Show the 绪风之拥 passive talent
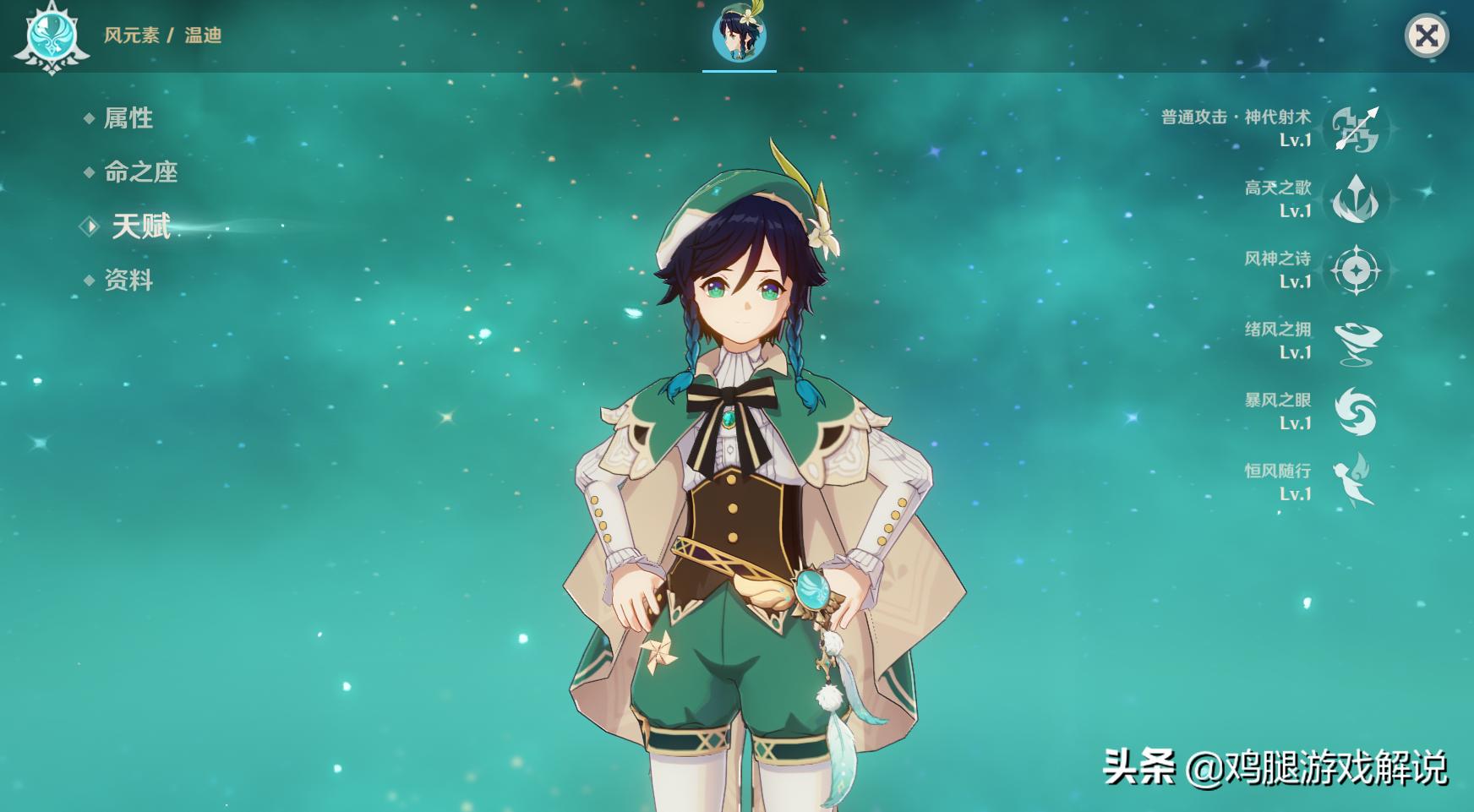Image resolution: width=1474 pixels, height=812 pixels. (1356, 341)
